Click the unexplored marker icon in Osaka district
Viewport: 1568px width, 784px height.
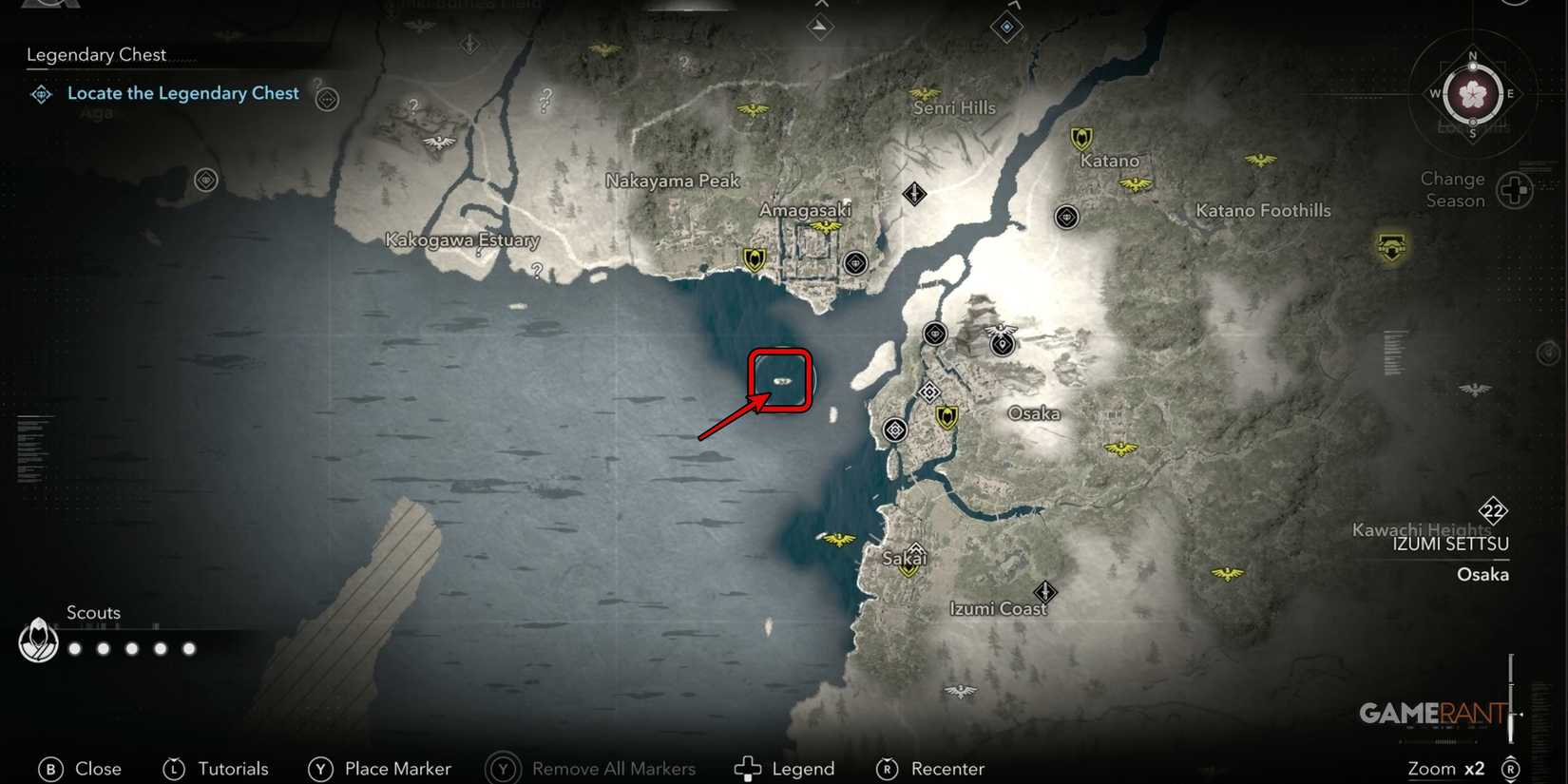[929, 392]
